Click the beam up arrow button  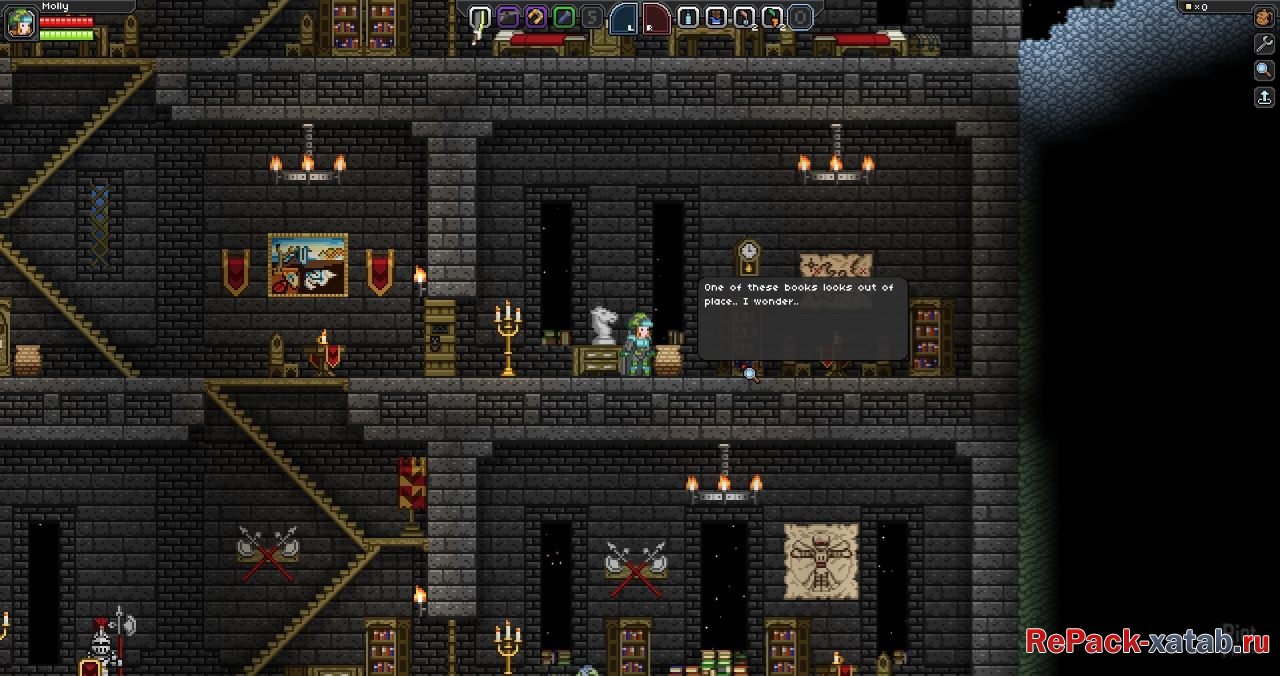coord(1264,97)
